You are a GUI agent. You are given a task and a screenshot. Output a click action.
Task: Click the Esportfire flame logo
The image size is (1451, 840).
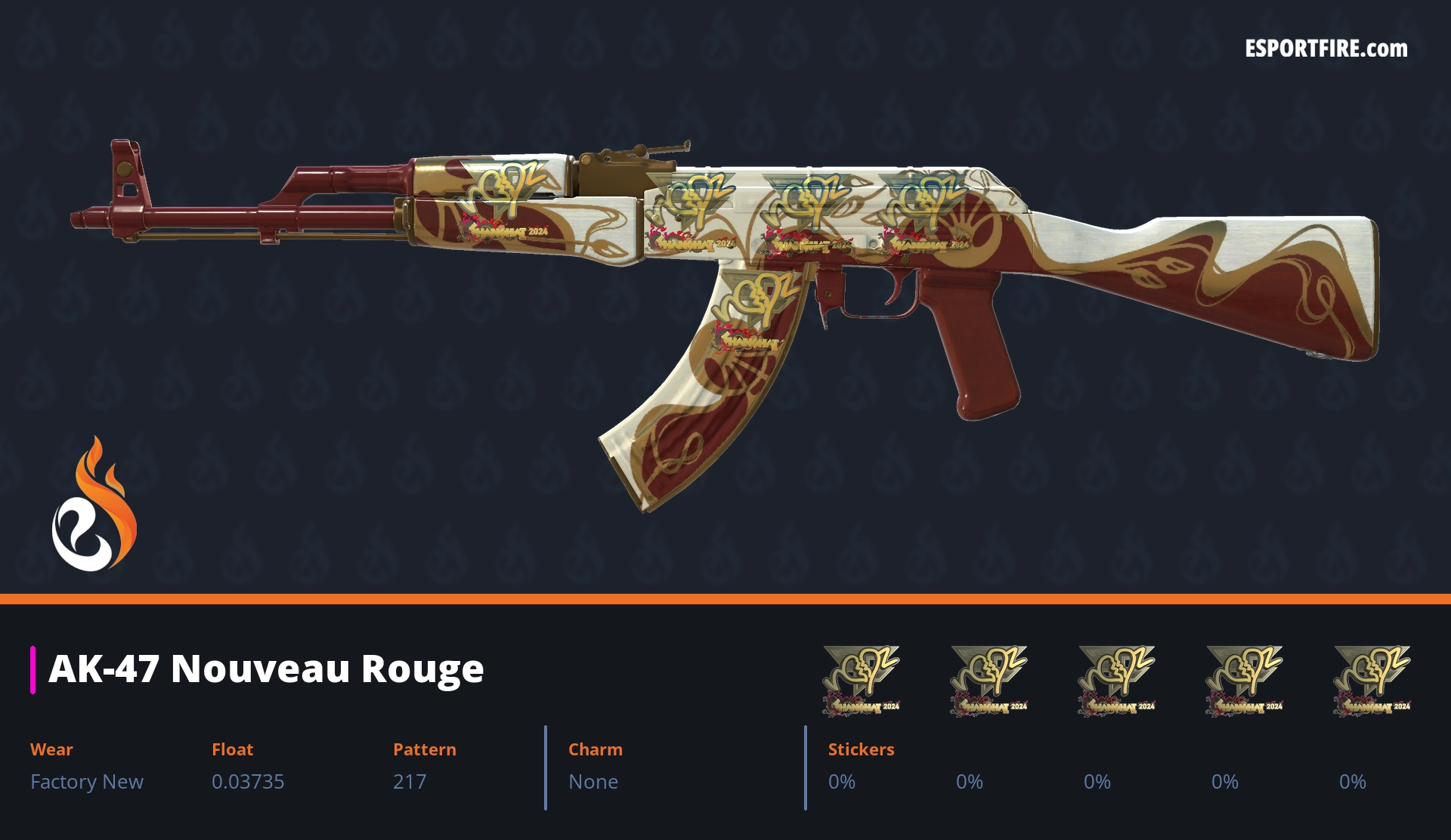click(94, 505)
